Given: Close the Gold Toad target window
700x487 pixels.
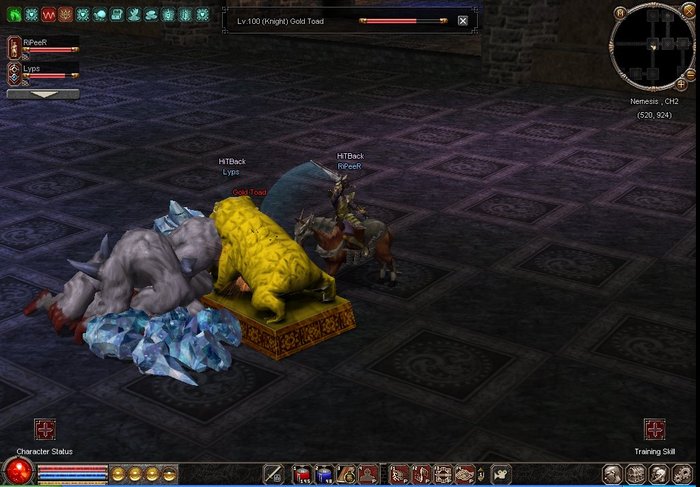Looking at the screenshot, I should pyautogui.click(x=462, y=20).
